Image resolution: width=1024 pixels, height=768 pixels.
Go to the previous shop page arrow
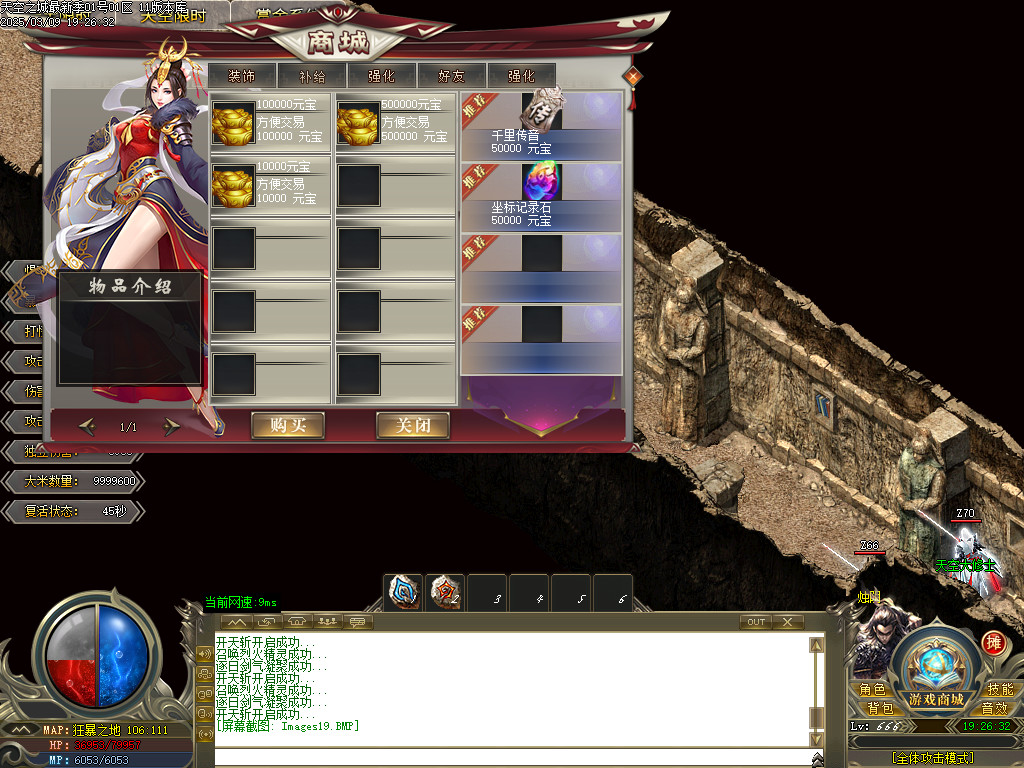pyautogui.click(x=87, y=427)
